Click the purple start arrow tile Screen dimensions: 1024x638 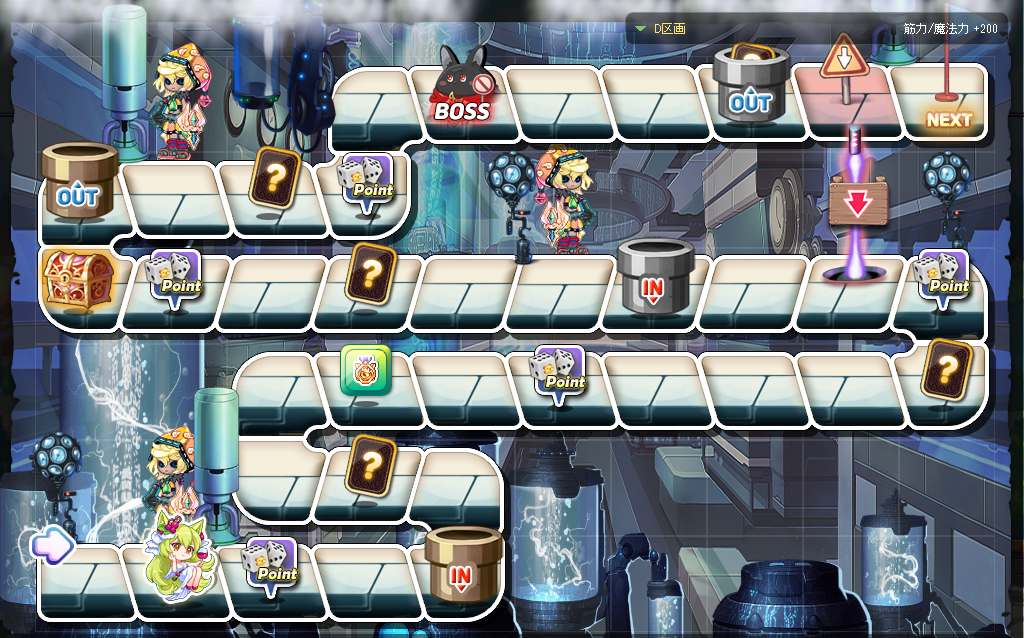coord(52,545)
